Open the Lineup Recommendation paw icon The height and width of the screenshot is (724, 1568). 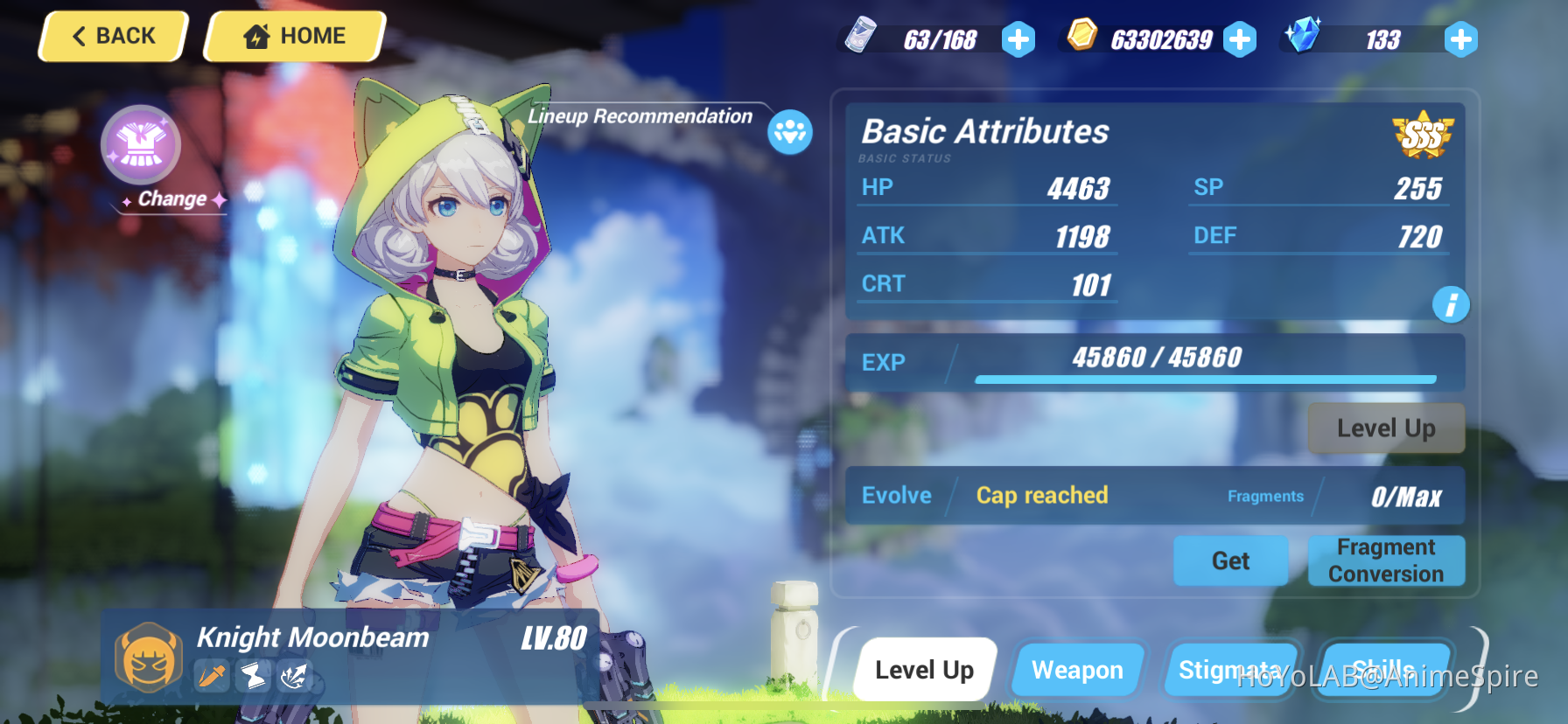point(788,132)
